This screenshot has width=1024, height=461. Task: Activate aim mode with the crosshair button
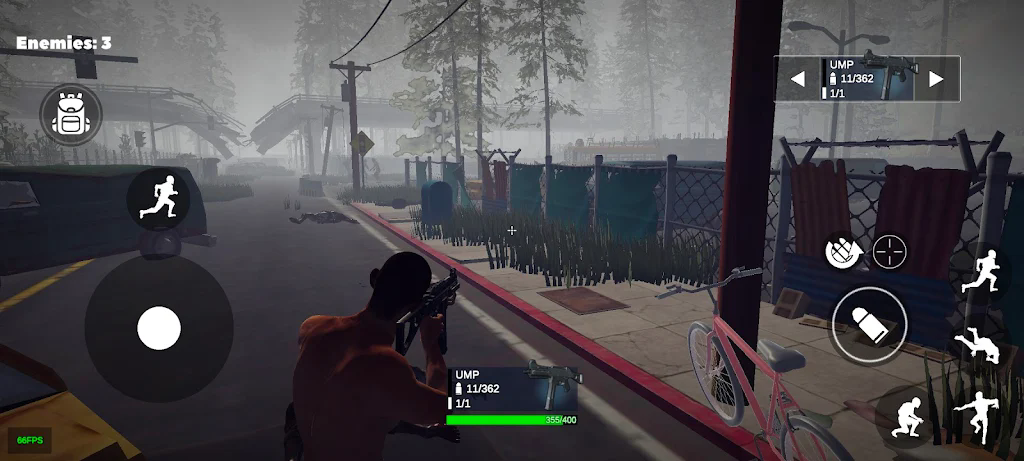[x=889, y=251]
